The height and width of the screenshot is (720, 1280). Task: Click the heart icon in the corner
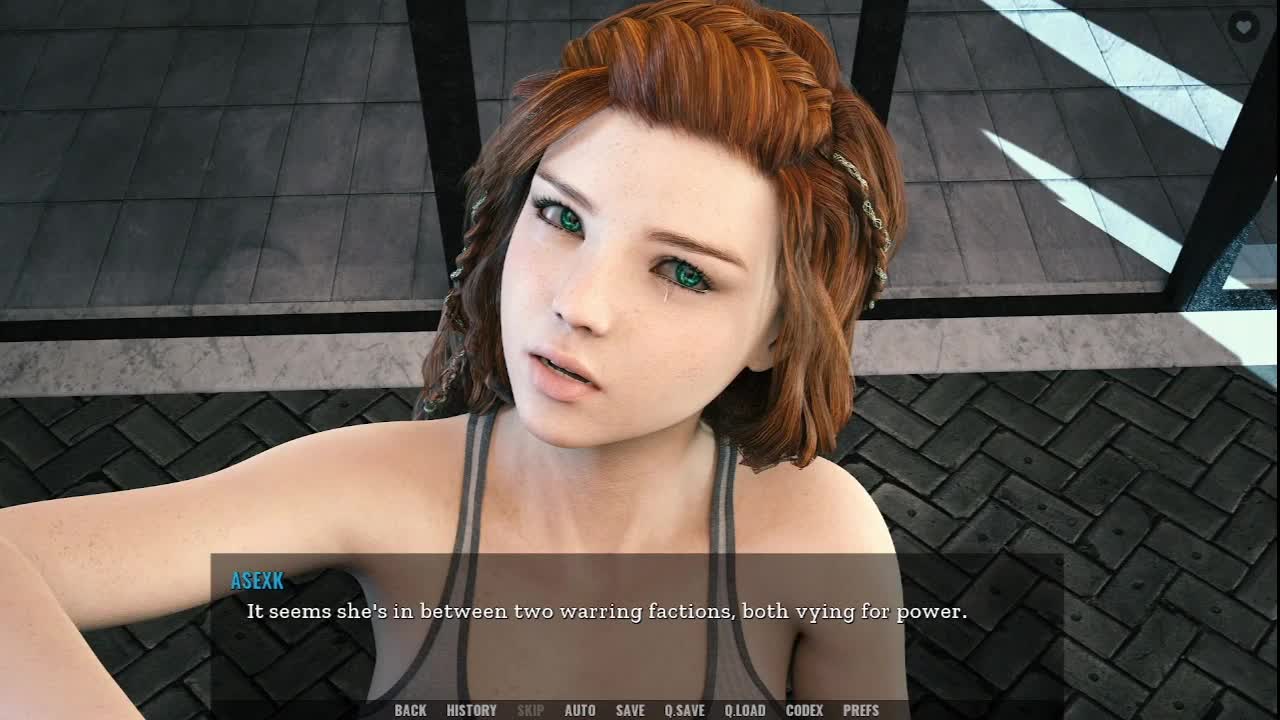click(x=1243, y=27)
